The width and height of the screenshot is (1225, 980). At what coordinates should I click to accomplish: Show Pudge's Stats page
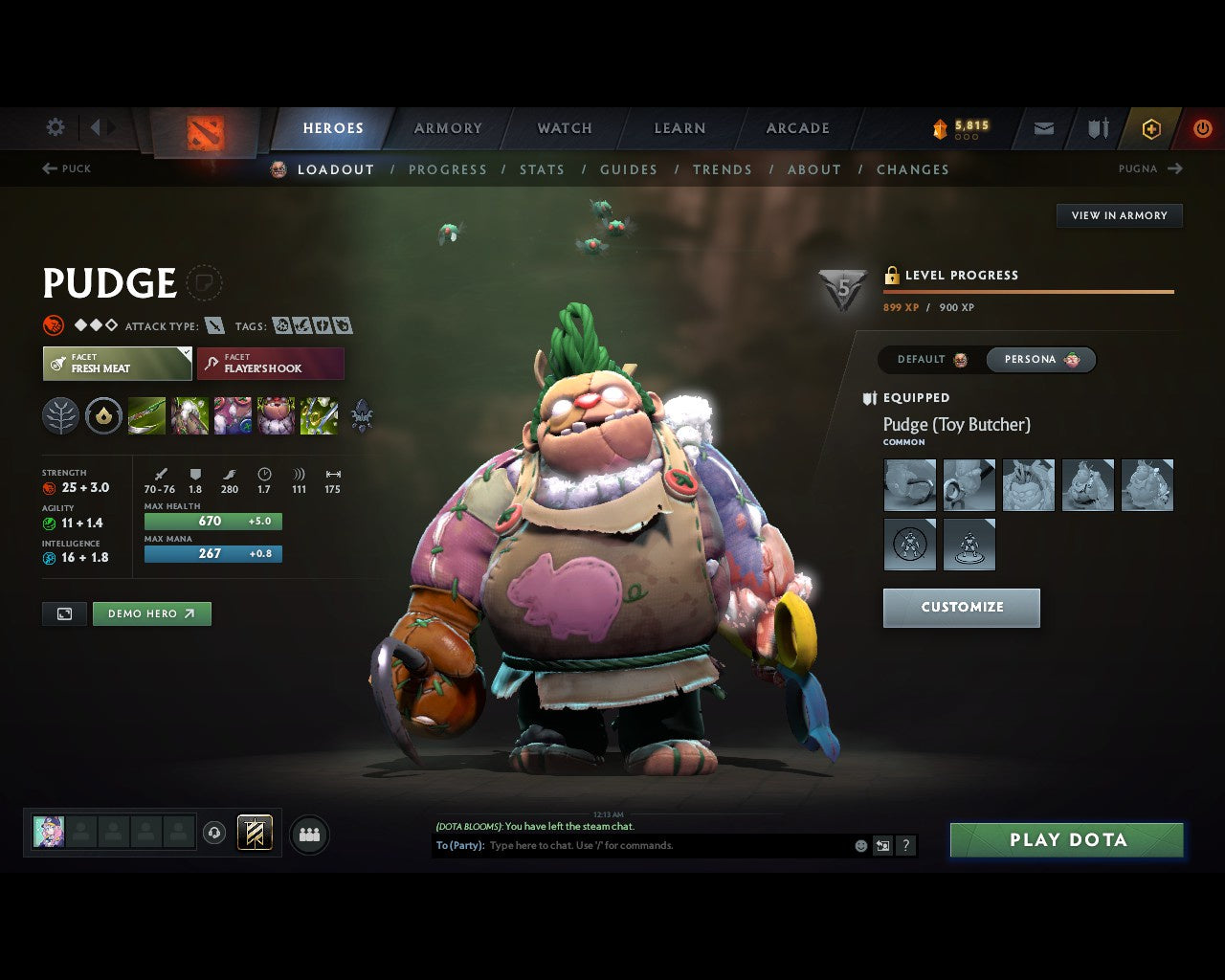click(x=542, y=169)
